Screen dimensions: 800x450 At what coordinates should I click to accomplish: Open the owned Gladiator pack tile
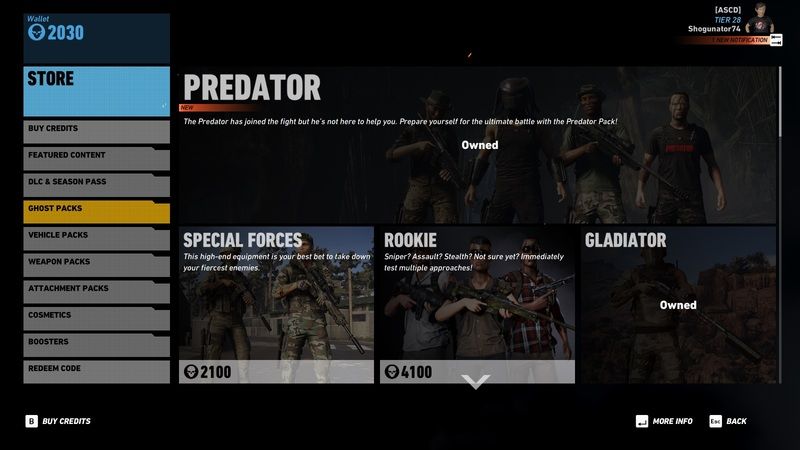(x=678, y=305)
